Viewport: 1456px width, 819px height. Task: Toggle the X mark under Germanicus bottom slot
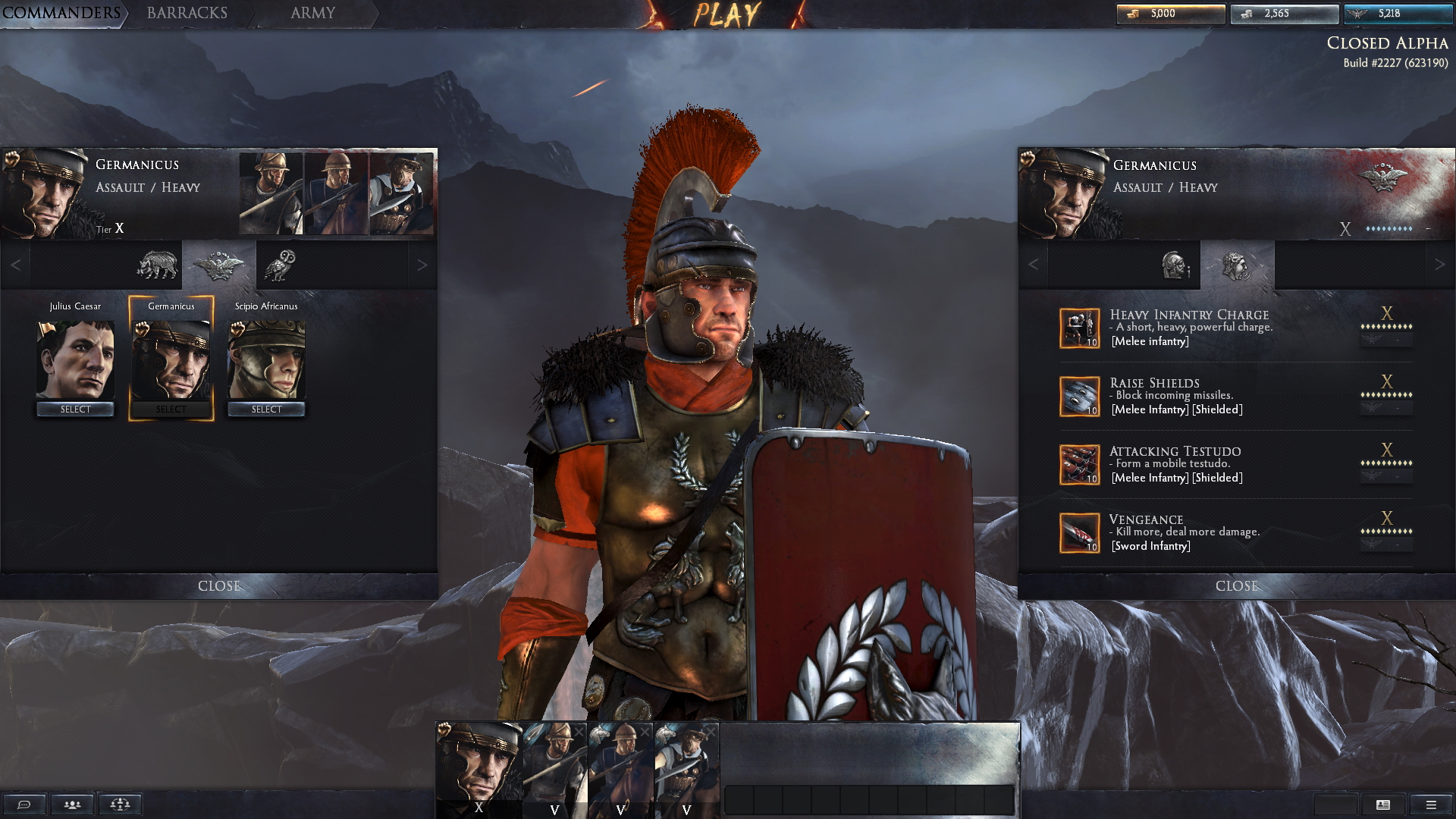coord(479,810)
